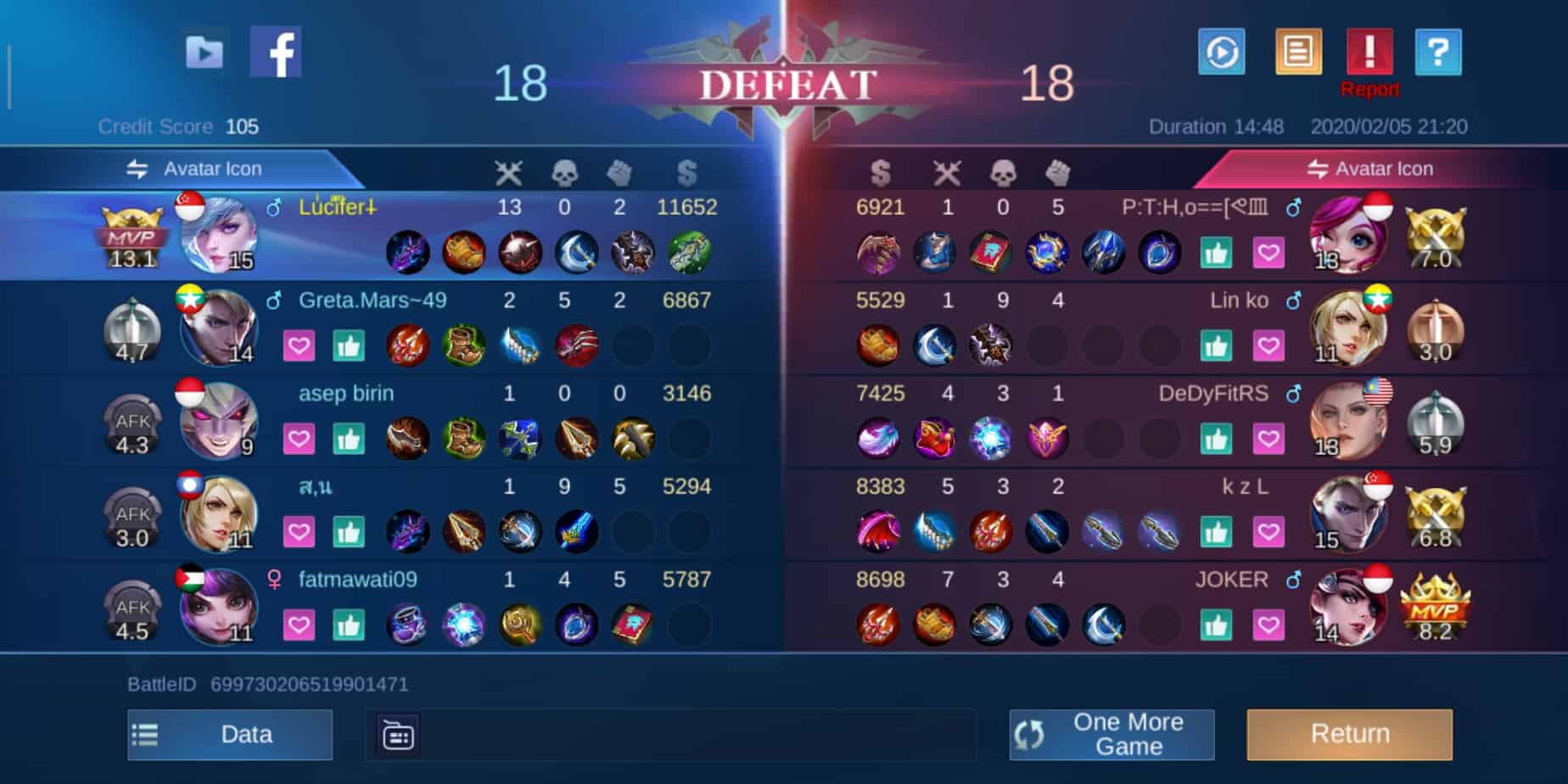Send a heart to fatmawati09
1568x784 pixels.
299,626
